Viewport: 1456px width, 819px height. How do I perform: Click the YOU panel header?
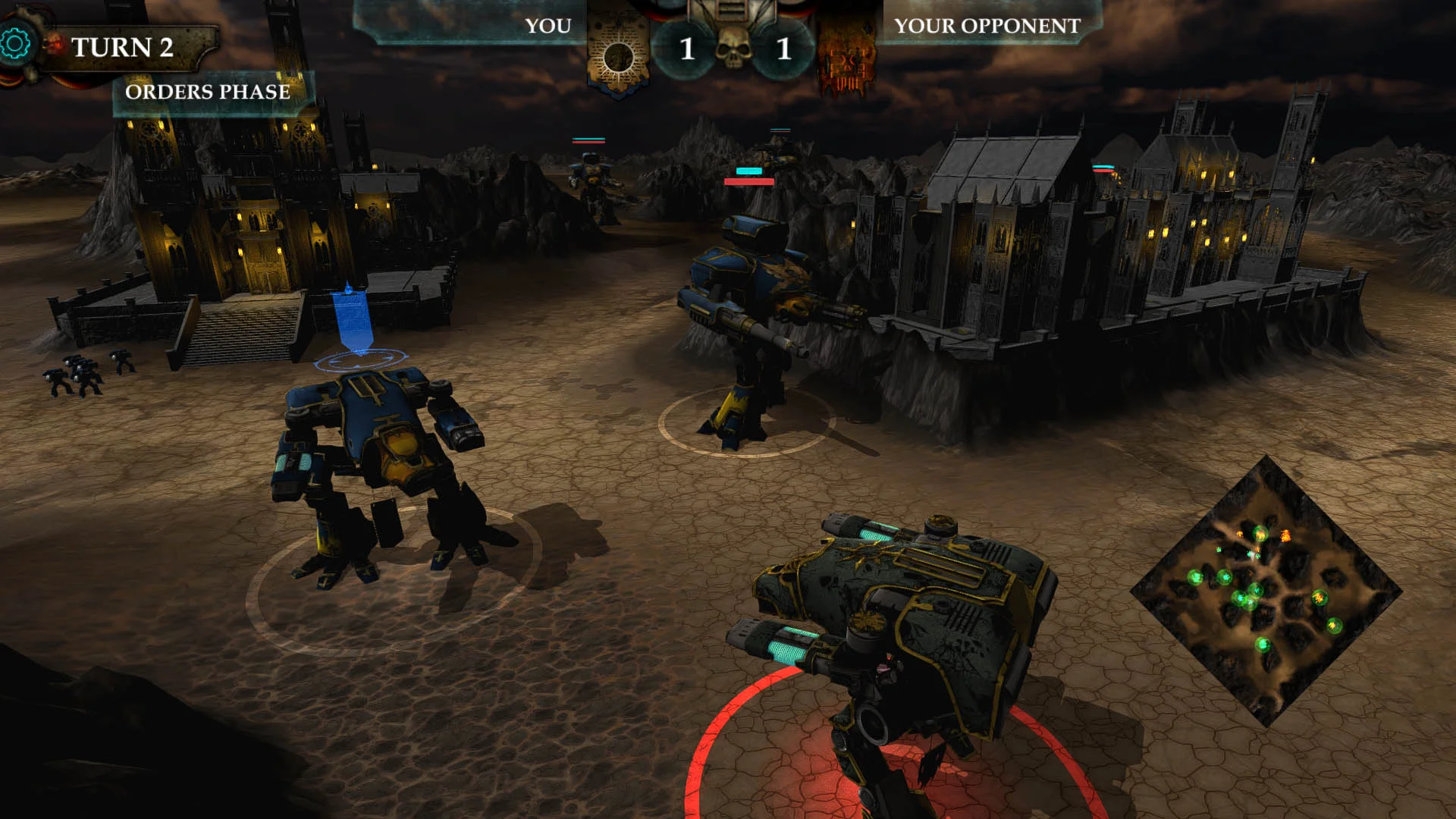(x=546, y=26)
